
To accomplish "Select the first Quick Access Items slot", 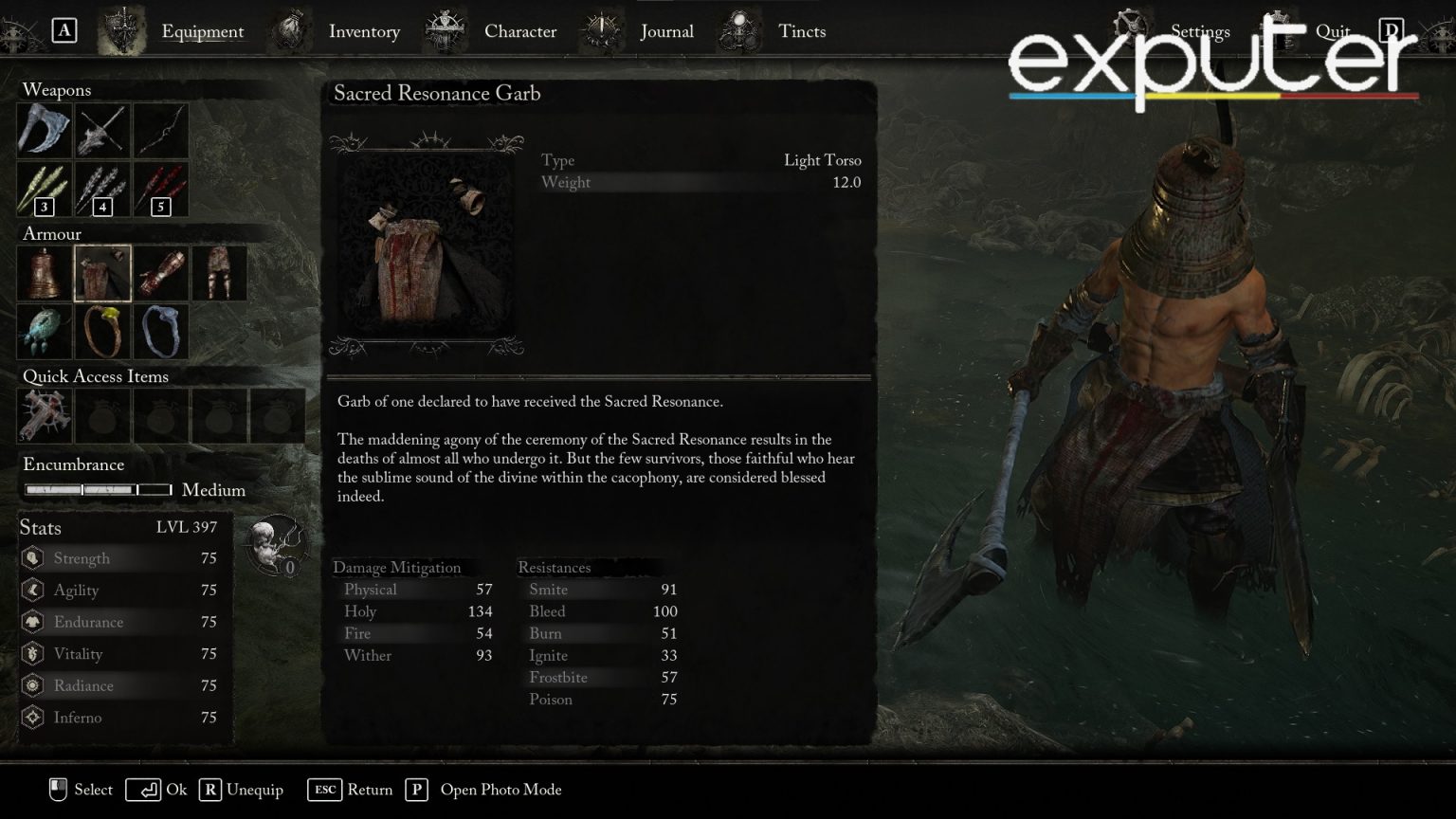I will pyautogui.click(x=45, y=415).
